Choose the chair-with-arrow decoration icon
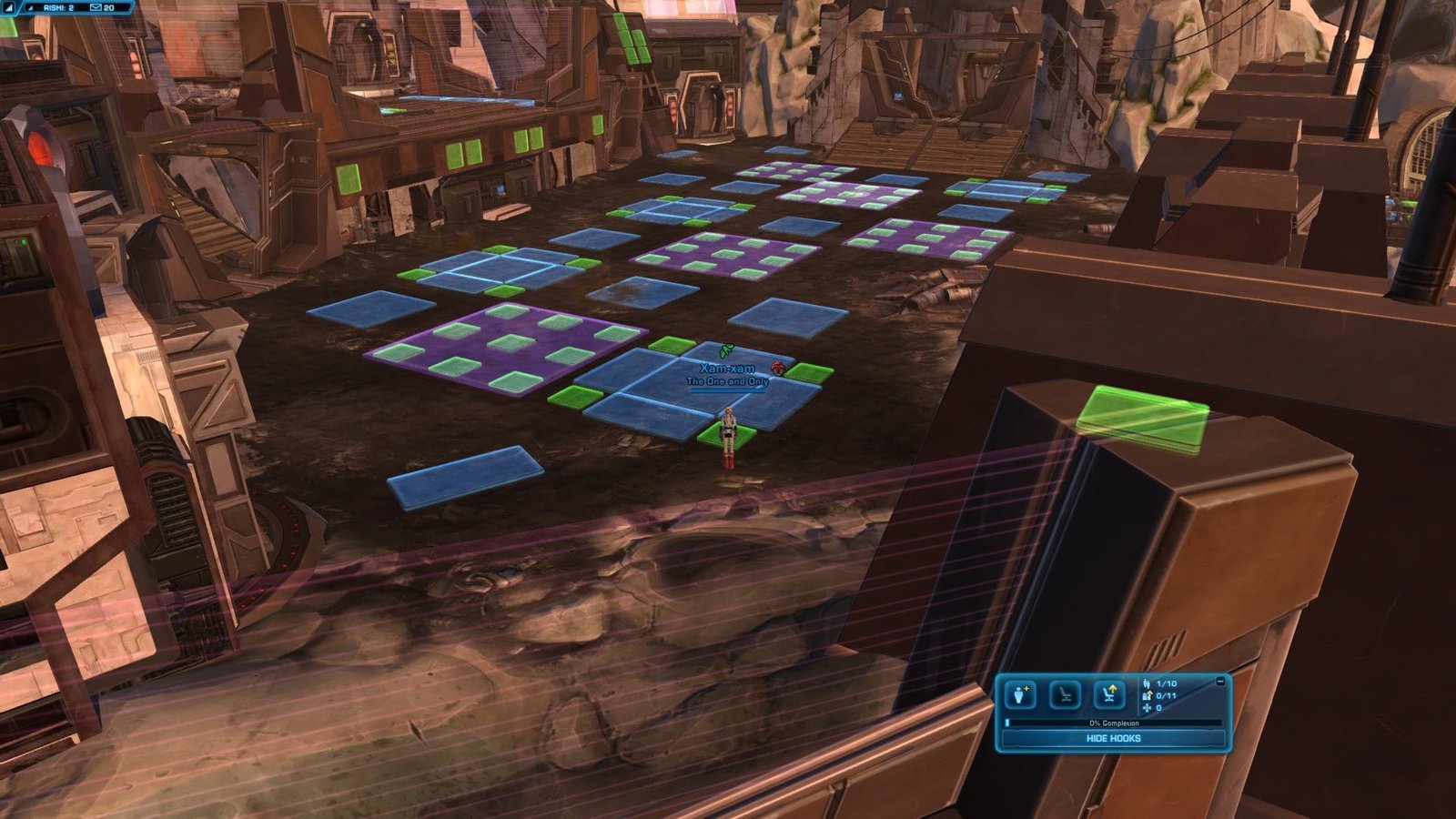 [x=1107, y=695]
